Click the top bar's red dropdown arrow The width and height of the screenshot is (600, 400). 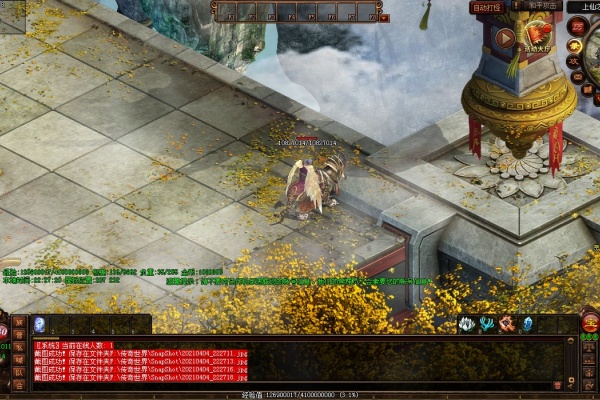click(385, 17)
